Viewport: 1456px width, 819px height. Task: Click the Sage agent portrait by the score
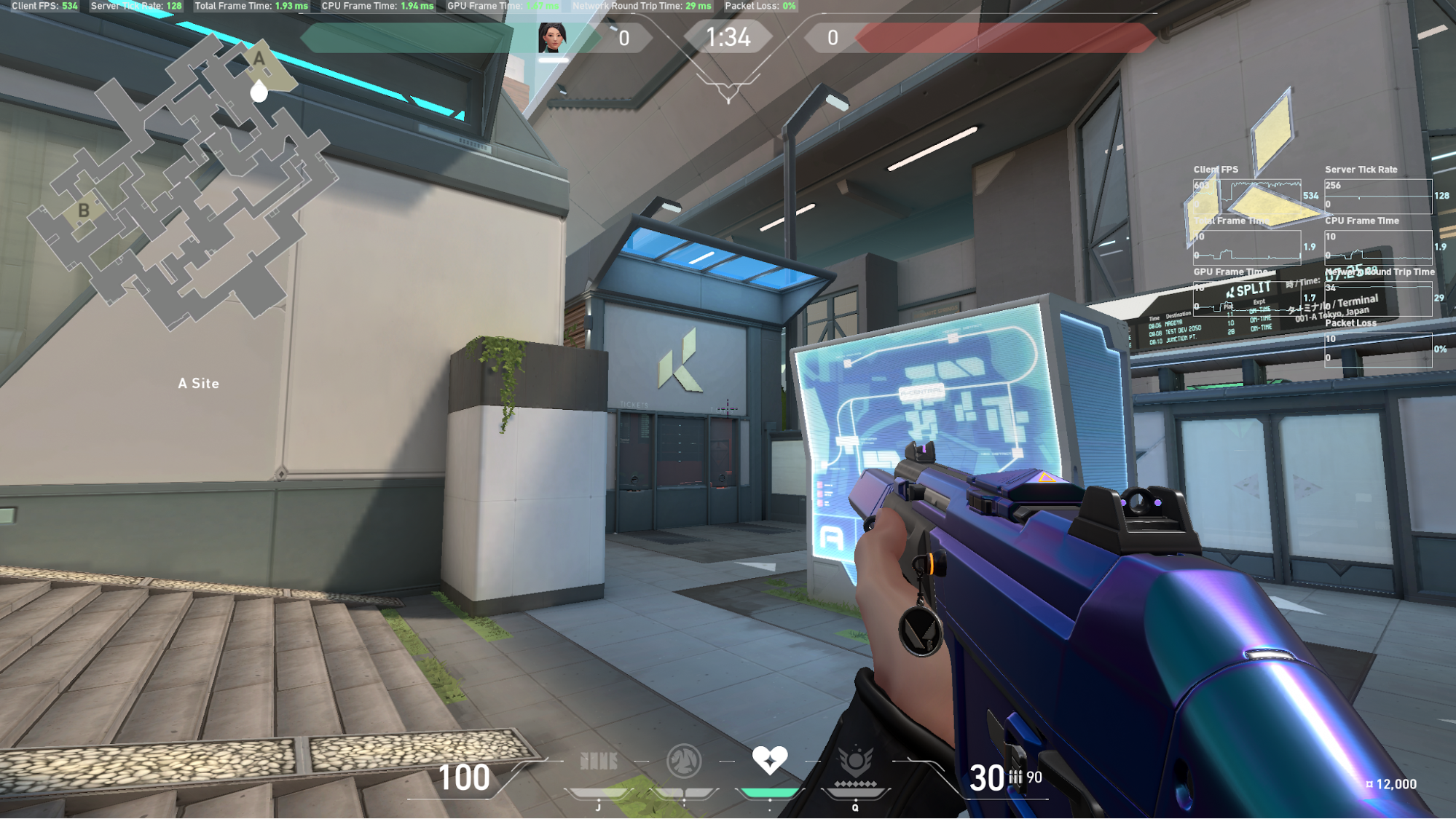coord(551,38)
